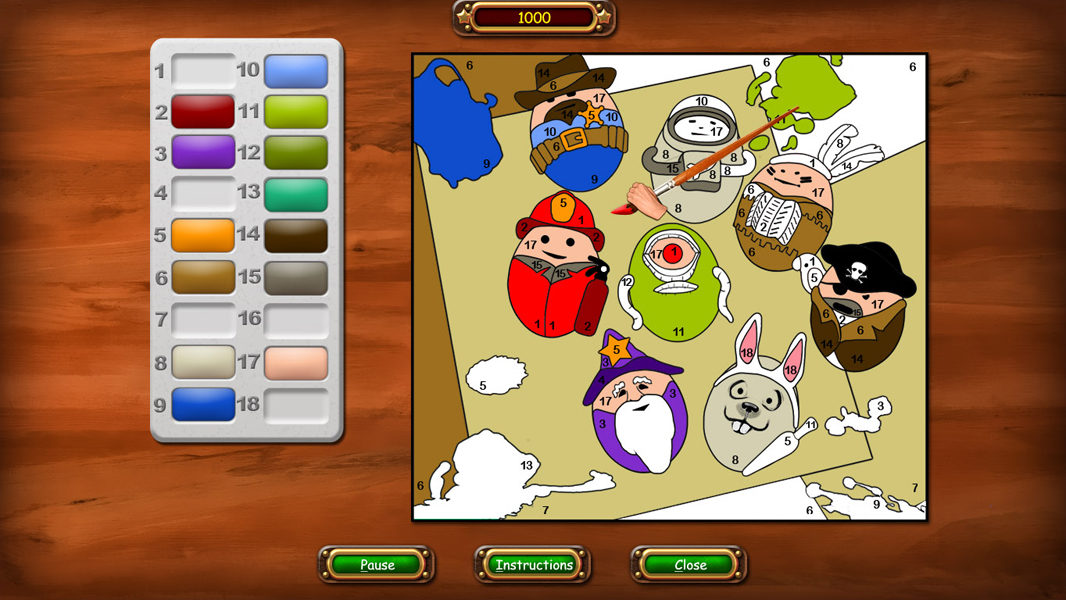Choose the dark brown color number 14
1066x600 pixels.
pyautogui.click(x=296, y=236)
